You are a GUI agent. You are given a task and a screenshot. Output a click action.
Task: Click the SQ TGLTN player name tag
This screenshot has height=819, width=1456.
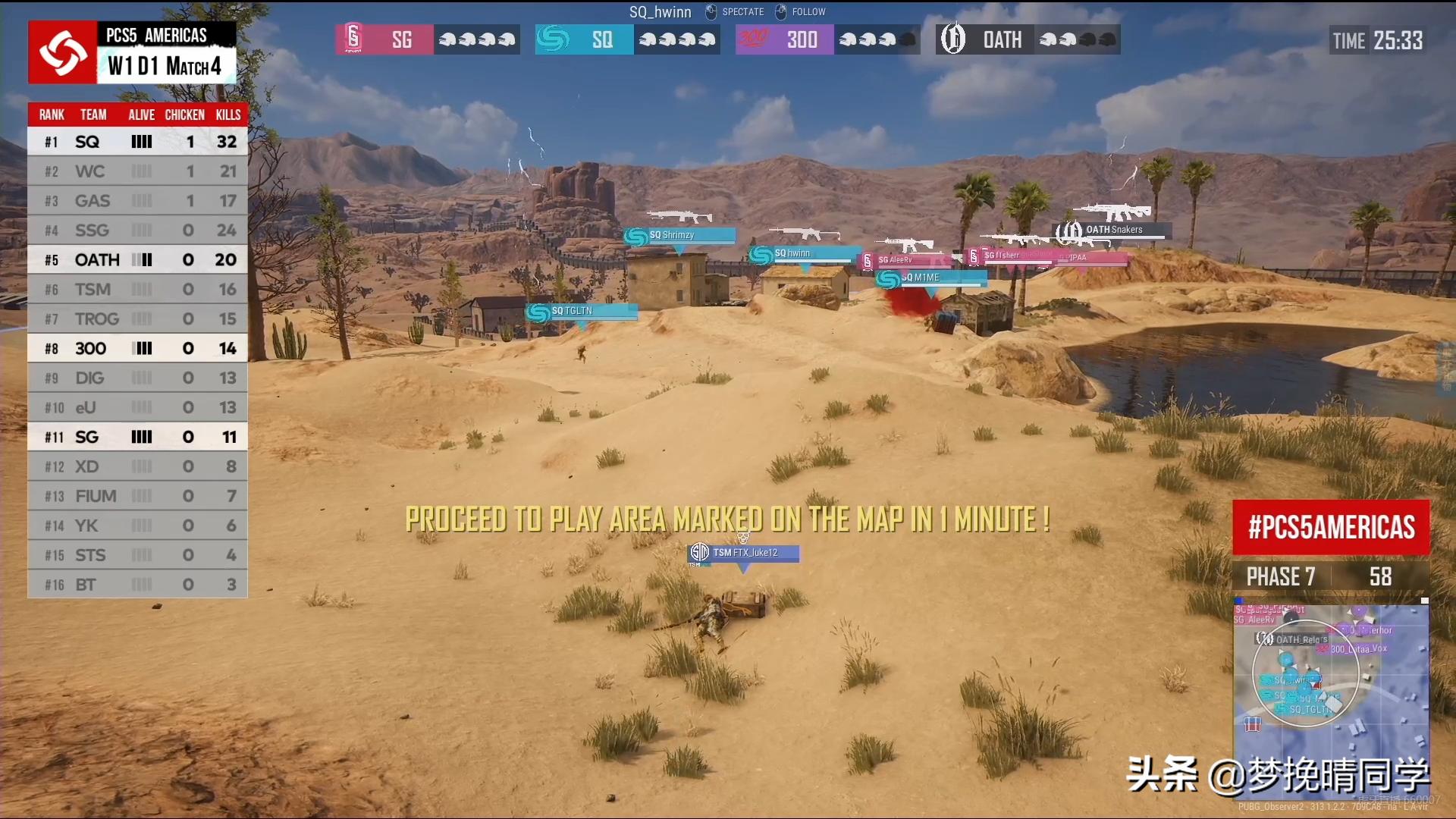tap(582, 312)
